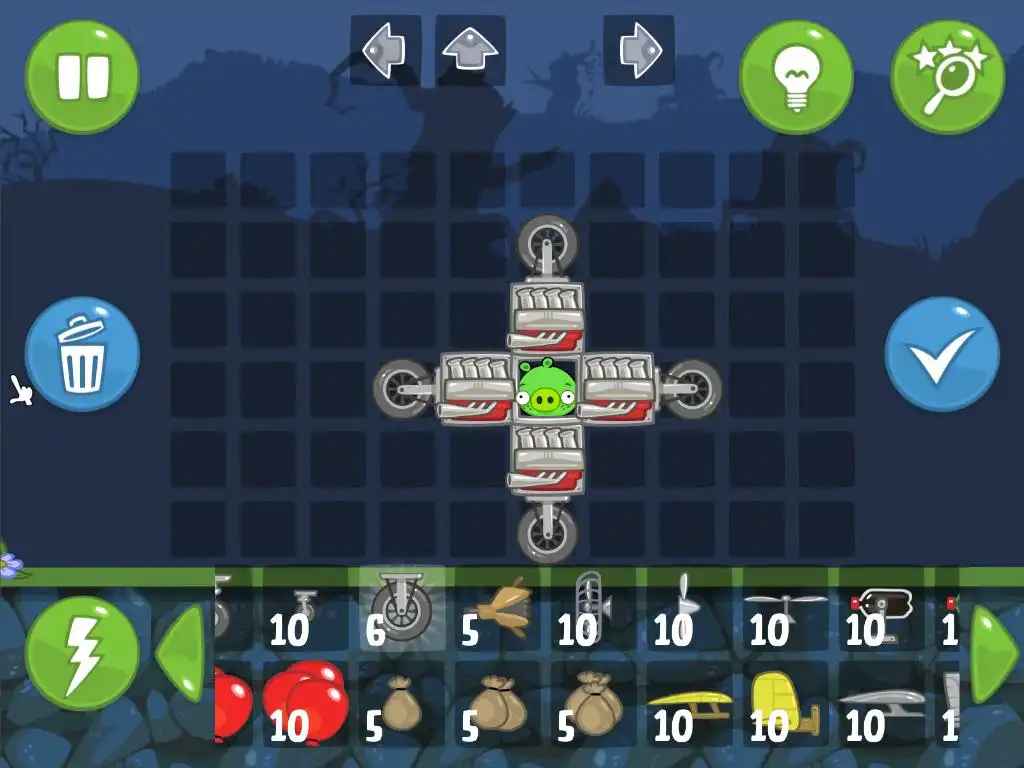
Task: Confirm the contraption with the checkmark
Action: tap(941, 353)
